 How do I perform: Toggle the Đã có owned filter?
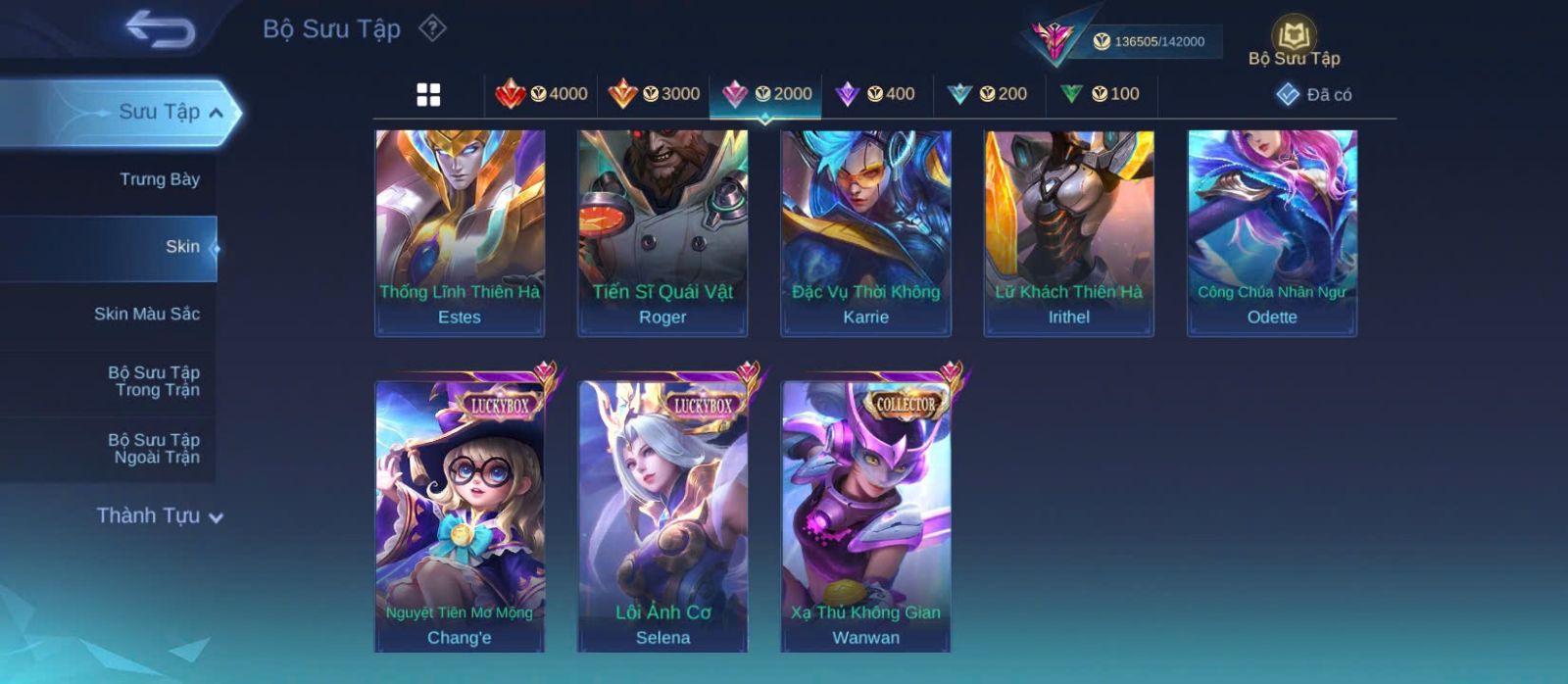pos(1314,94)
